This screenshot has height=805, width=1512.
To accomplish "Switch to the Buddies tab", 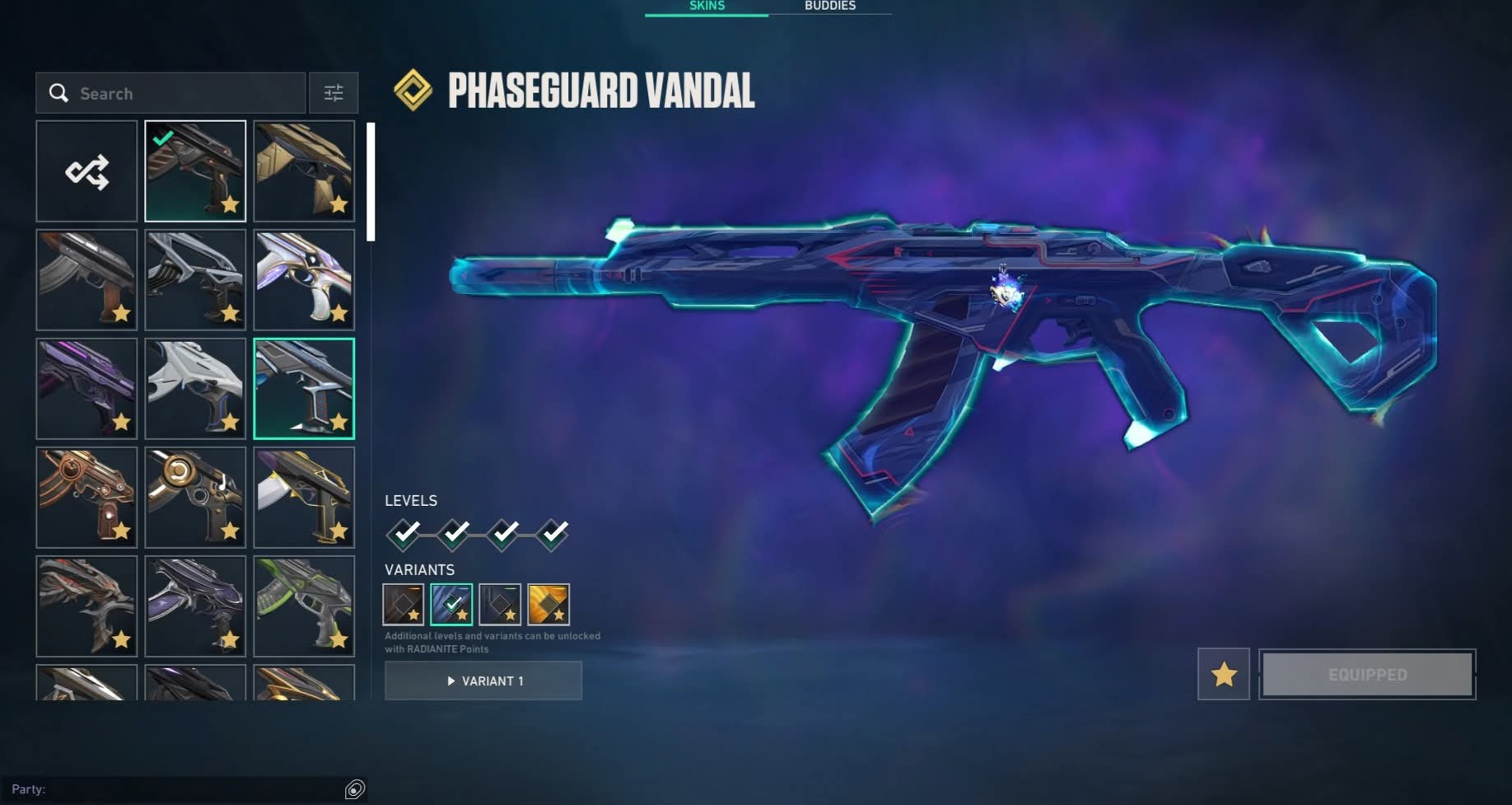I will point(829,7).
